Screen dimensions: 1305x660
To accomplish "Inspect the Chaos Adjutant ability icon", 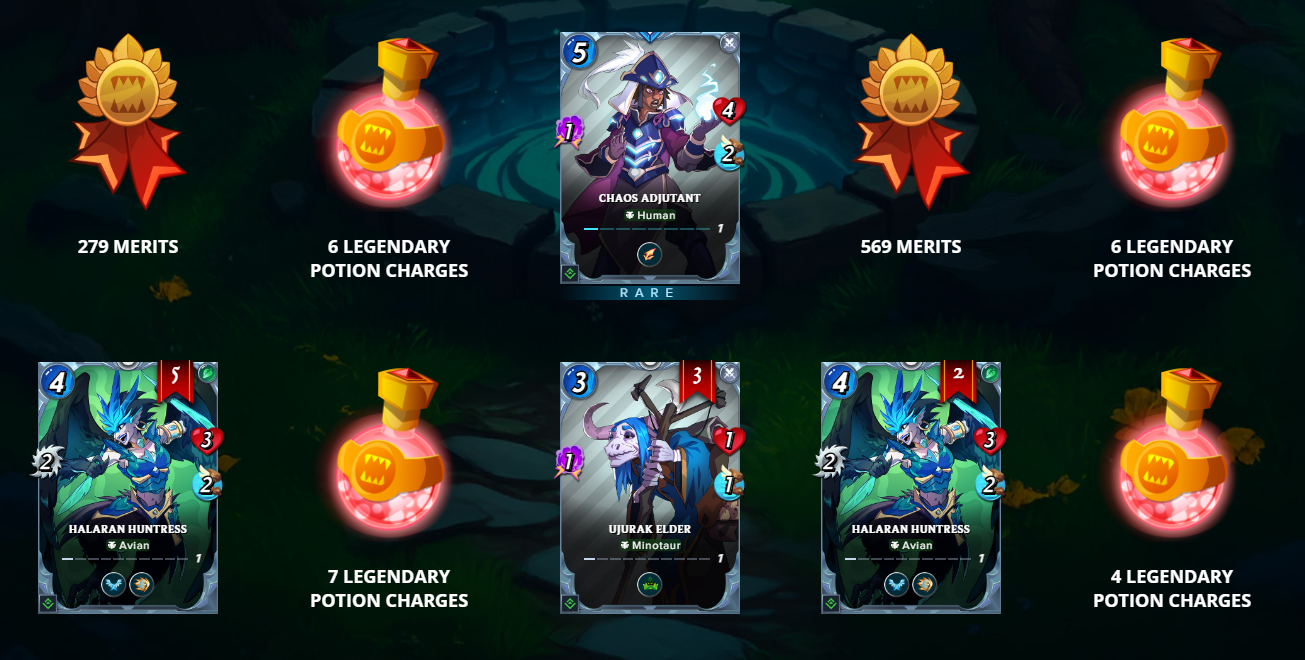I will click(x=650, y=256).
